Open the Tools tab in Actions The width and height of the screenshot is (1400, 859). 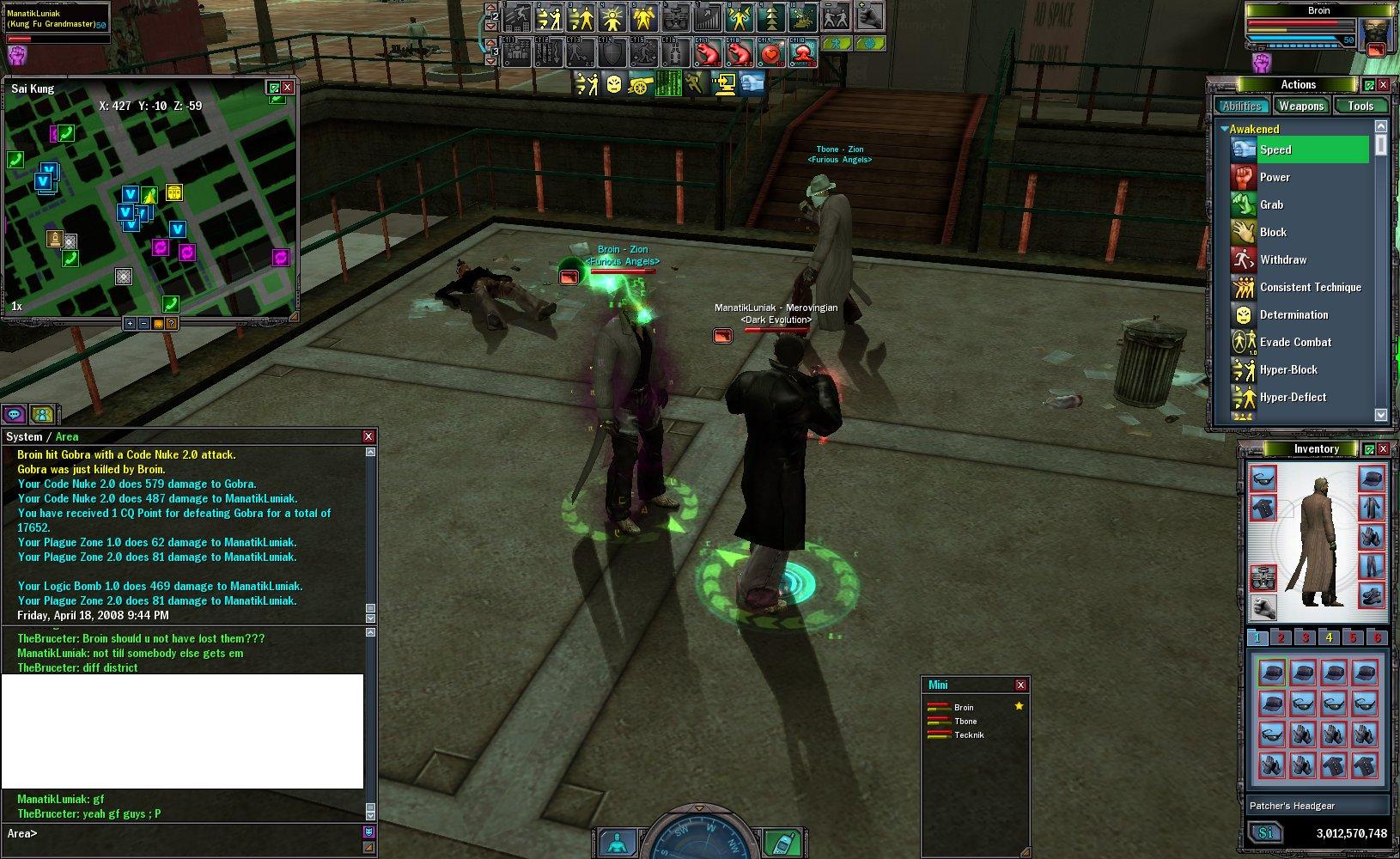(1360, 107)
